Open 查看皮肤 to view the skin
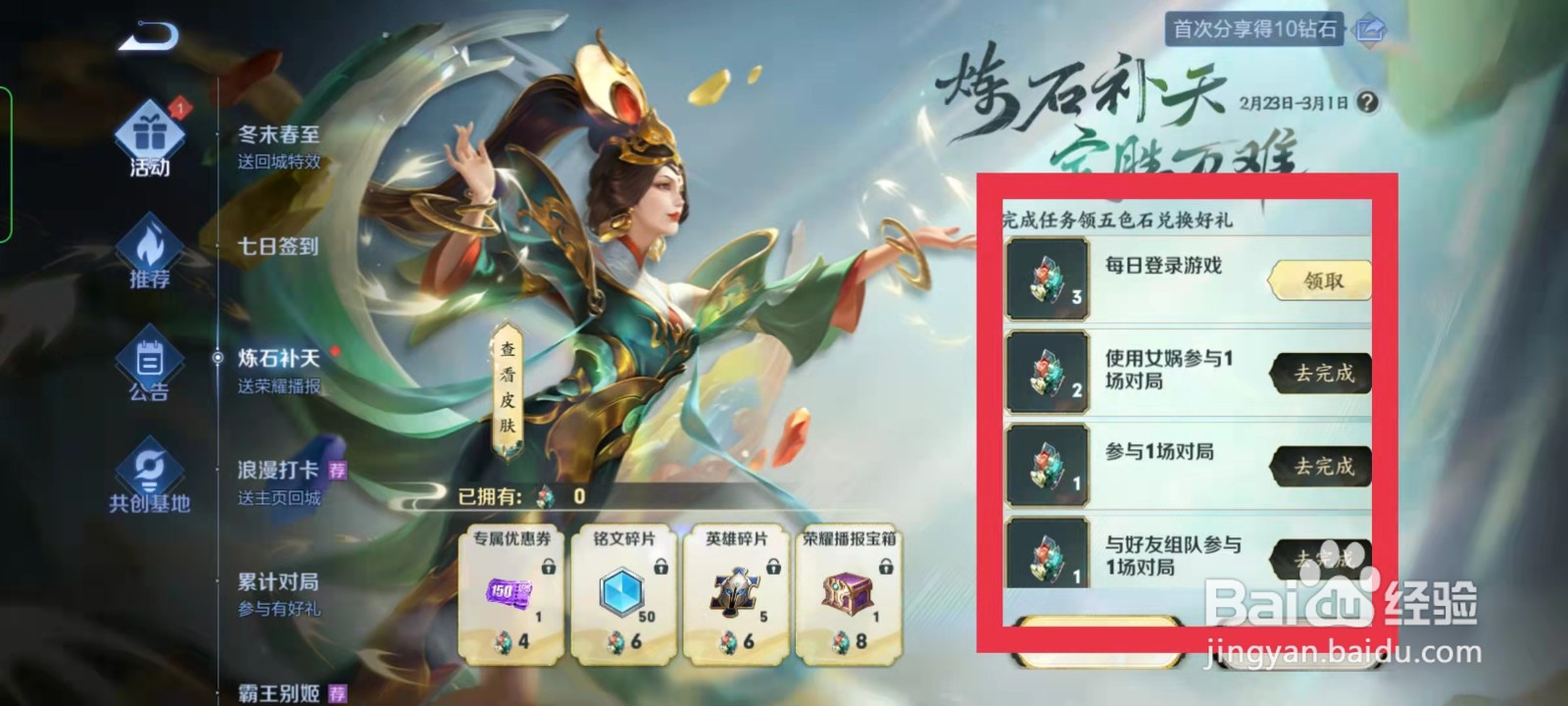Screen dimensions: 1568x706 click(x=511, y=392)
